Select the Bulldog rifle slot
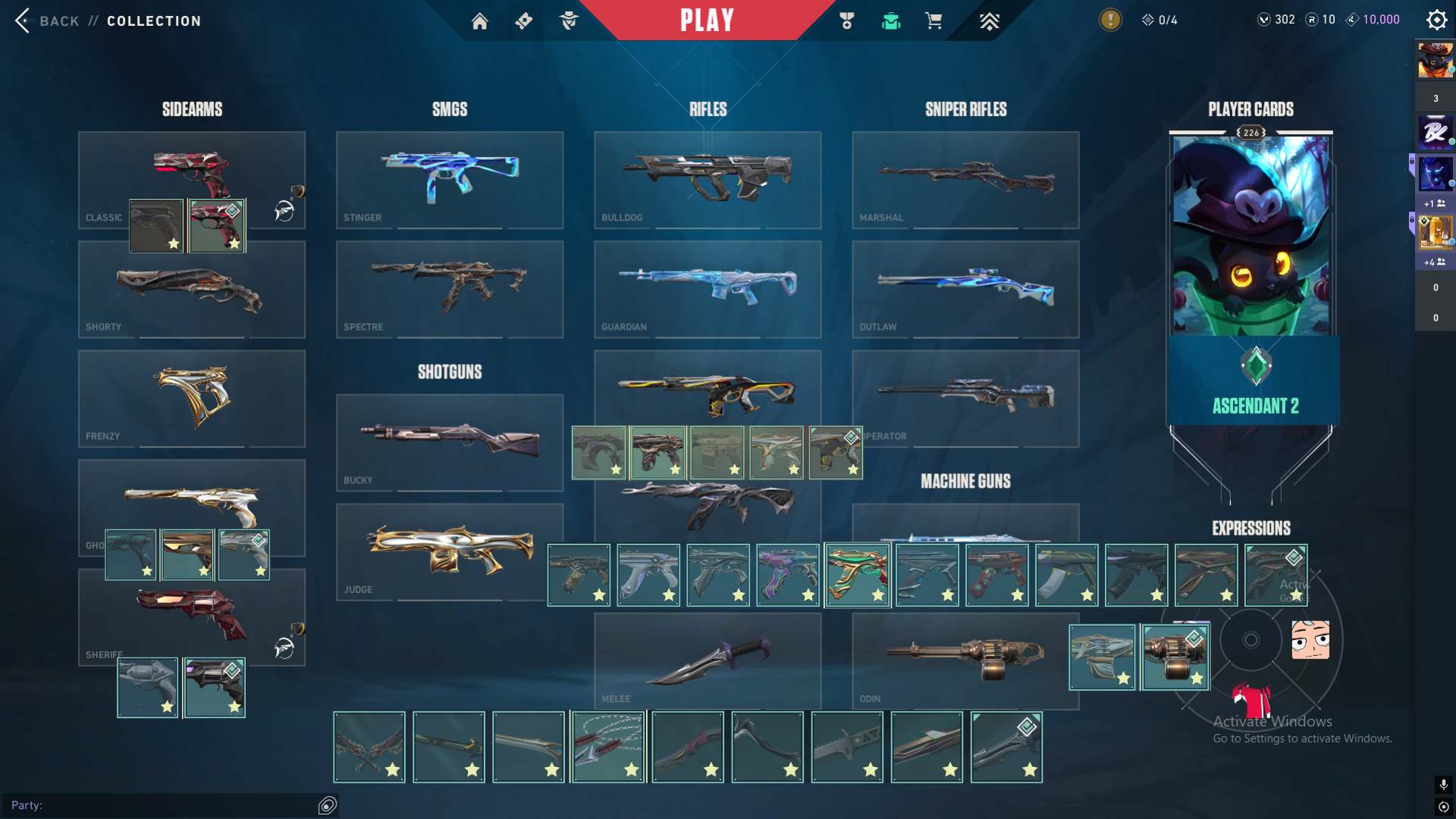This screenshot has height=819, width=1456. tap(707, 180)
